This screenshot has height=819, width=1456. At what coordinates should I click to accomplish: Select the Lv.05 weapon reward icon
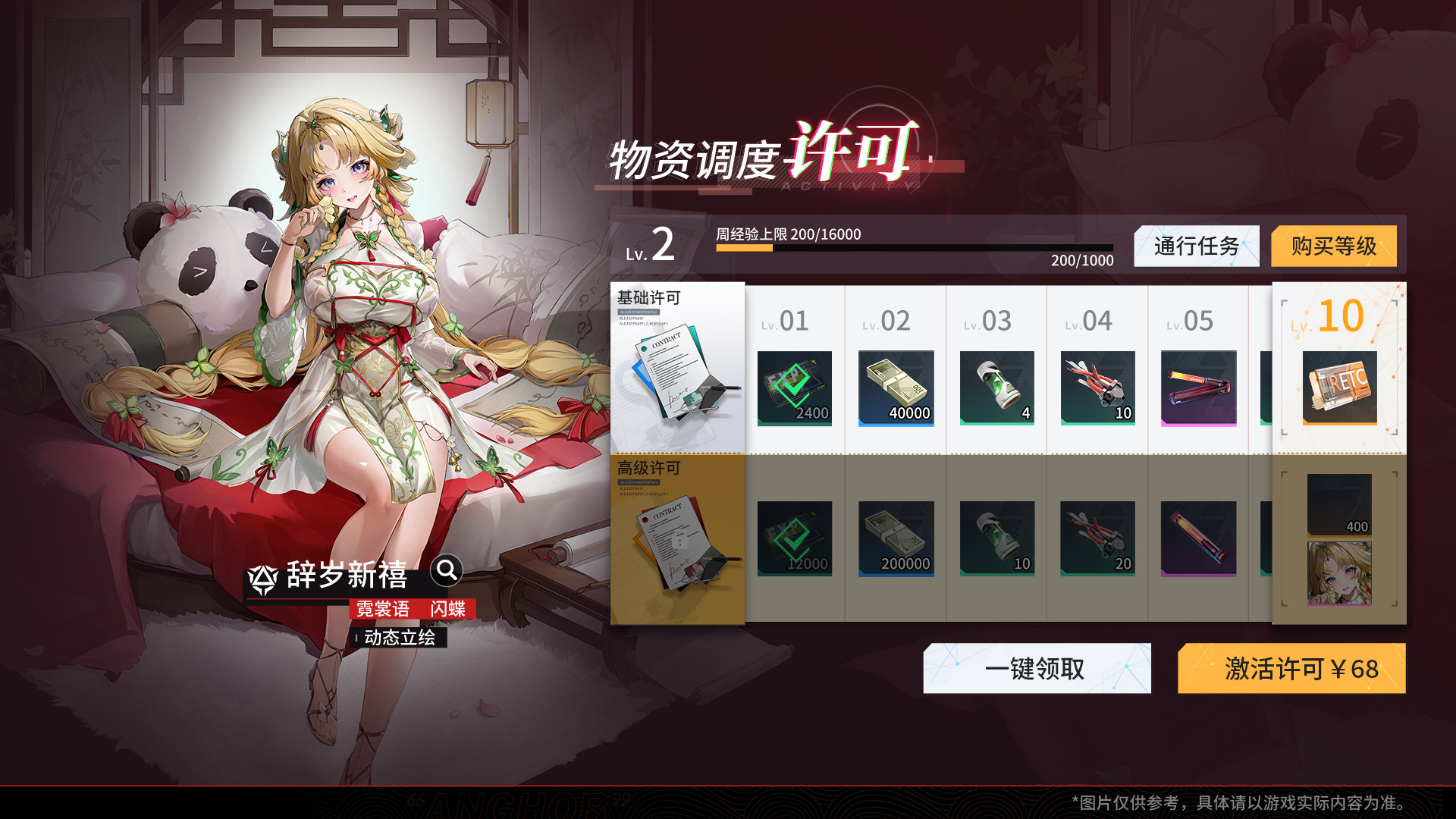[x=1198, y=389]
